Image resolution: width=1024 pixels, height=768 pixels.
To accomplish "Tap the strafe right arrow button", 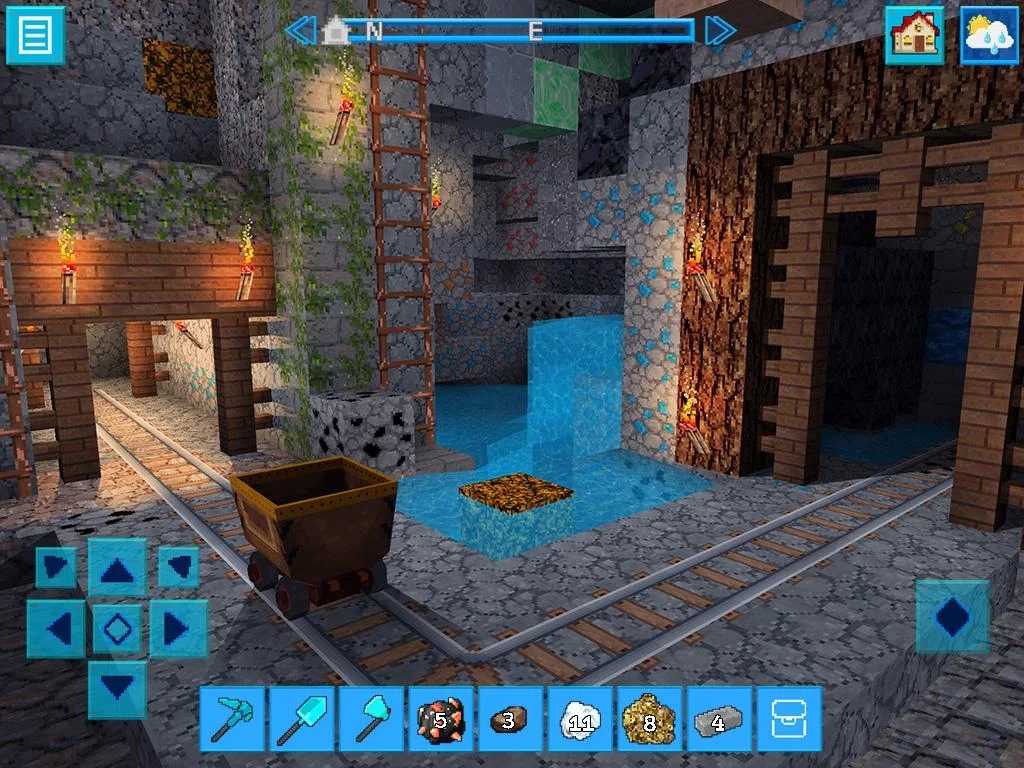I will point(177,629).
